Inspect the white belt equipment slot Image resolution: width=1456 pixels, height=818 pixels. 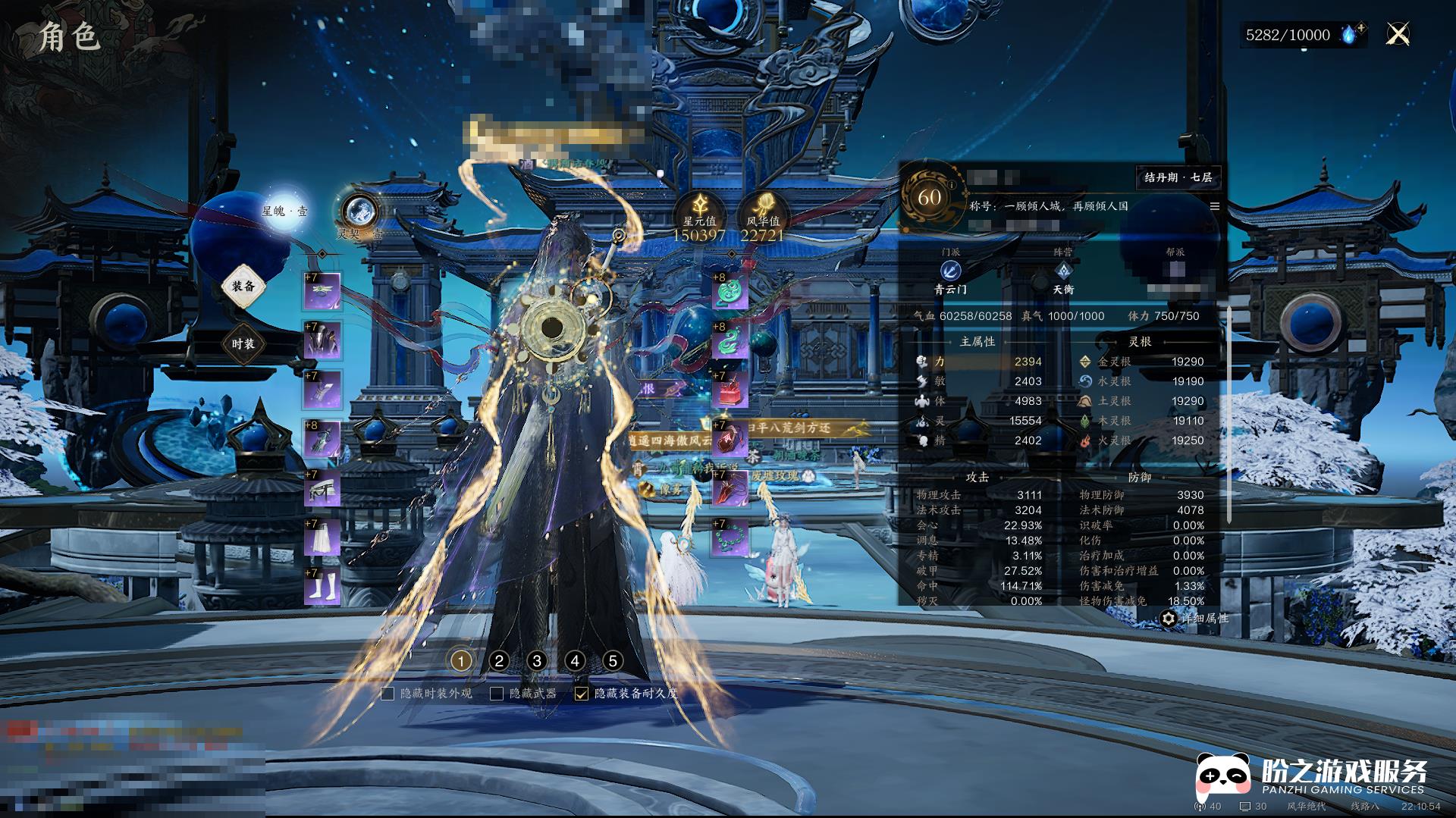[x=322, y=488]
